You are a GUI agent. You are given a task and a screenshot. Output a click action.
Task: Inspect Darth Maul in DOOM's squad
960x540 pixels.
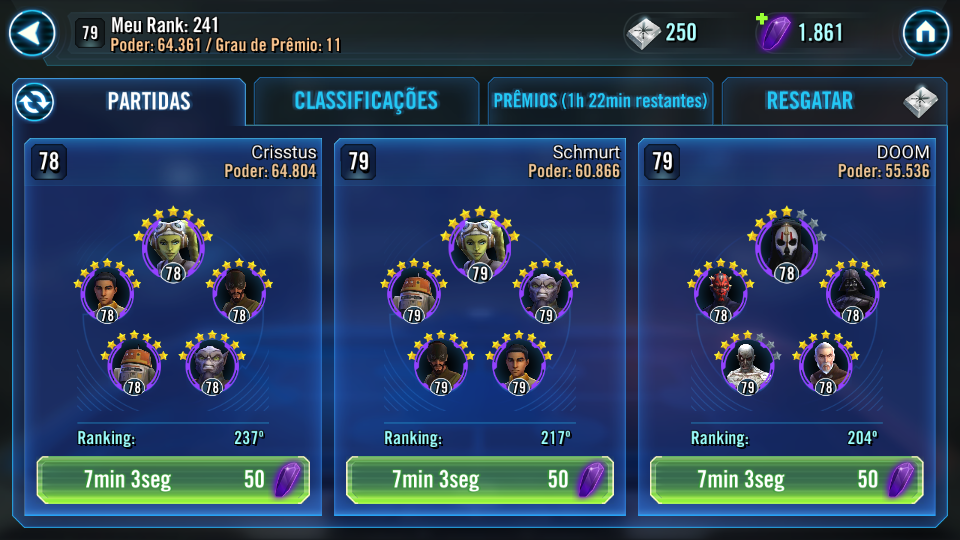(720, 292)
